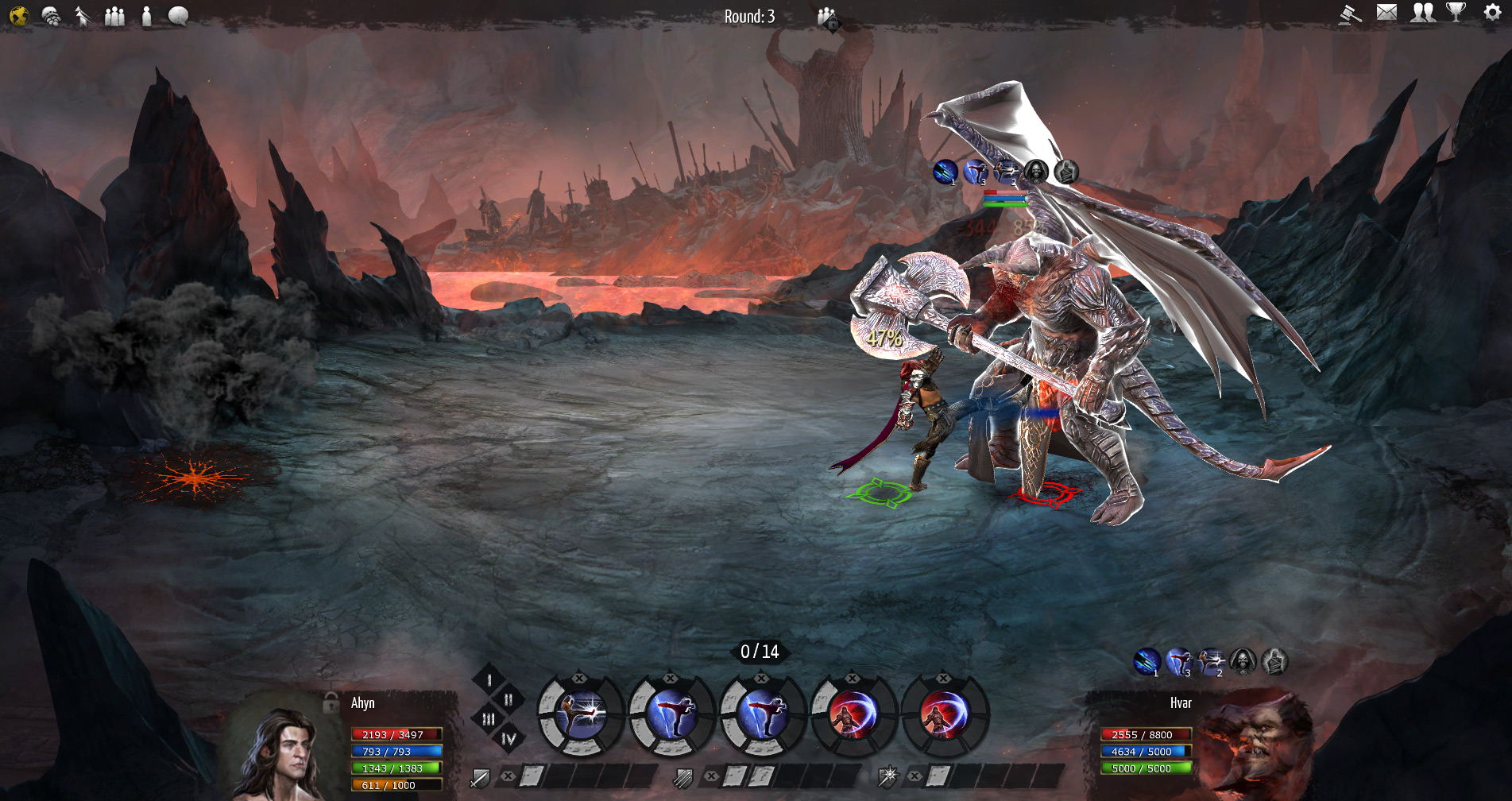Open the world globe icon
This screenshot has height=801, width=1512.
[x=19, y=16]
